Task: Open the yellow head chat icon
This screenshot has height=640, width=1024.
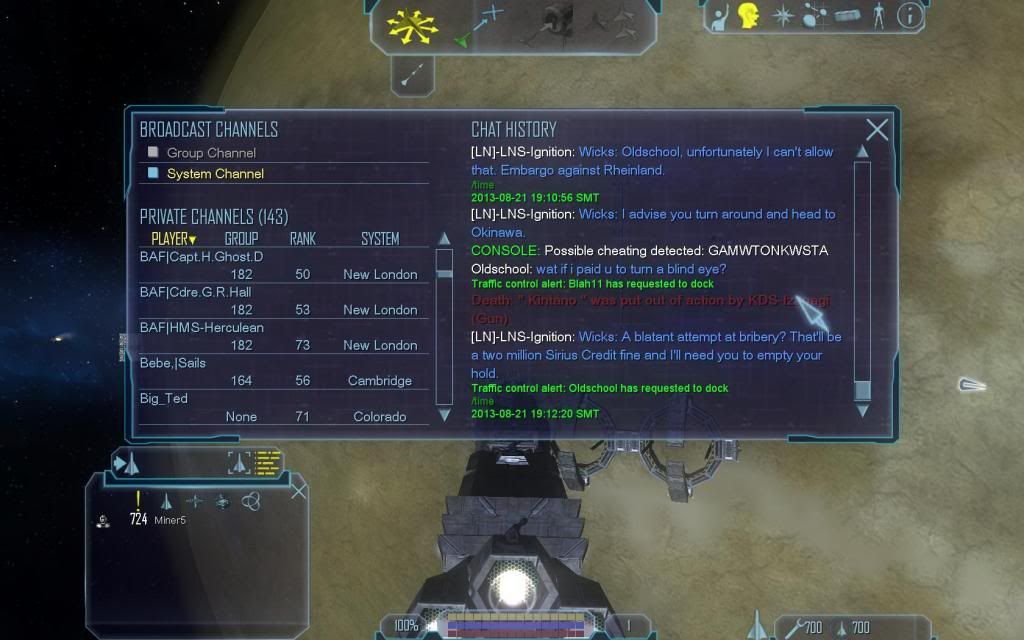Action: (748, 15)
